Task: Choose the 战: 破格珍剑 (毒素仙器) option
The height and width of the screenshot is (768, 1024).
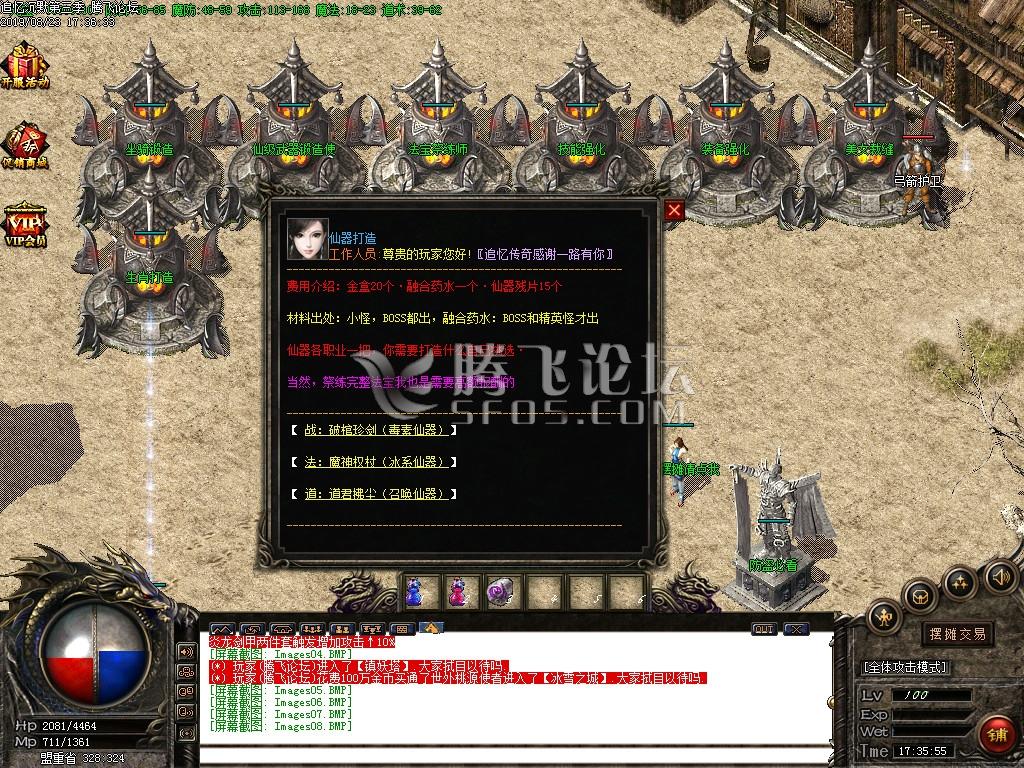Action: coord(372,430)
